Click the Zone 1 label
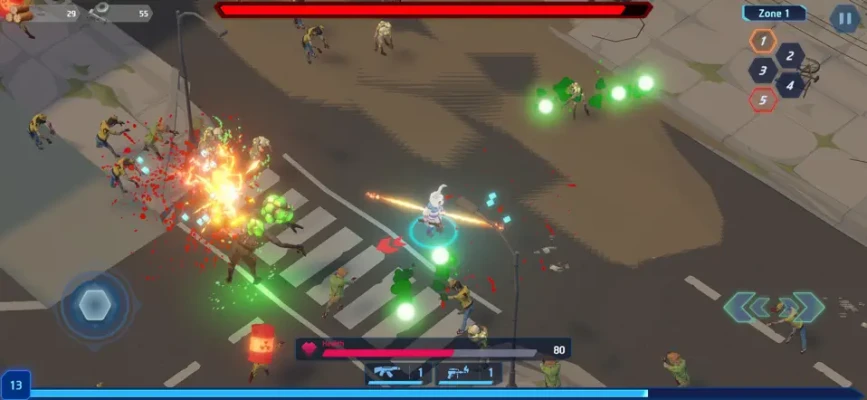This screenshot has width=867, height=400. click(774, 13)
